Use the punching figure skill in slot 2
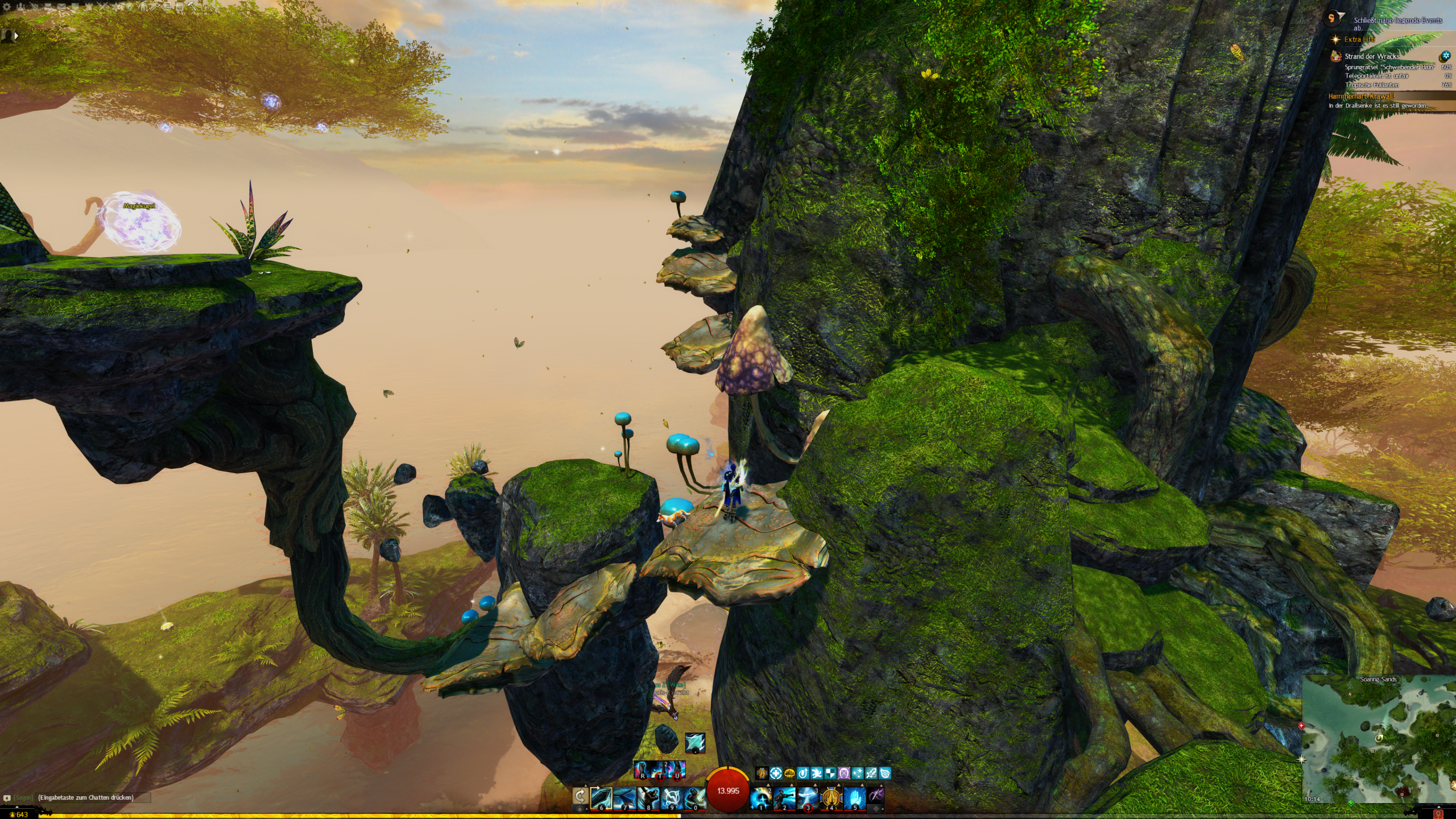 pyautogui.click(x=784, y=798)
